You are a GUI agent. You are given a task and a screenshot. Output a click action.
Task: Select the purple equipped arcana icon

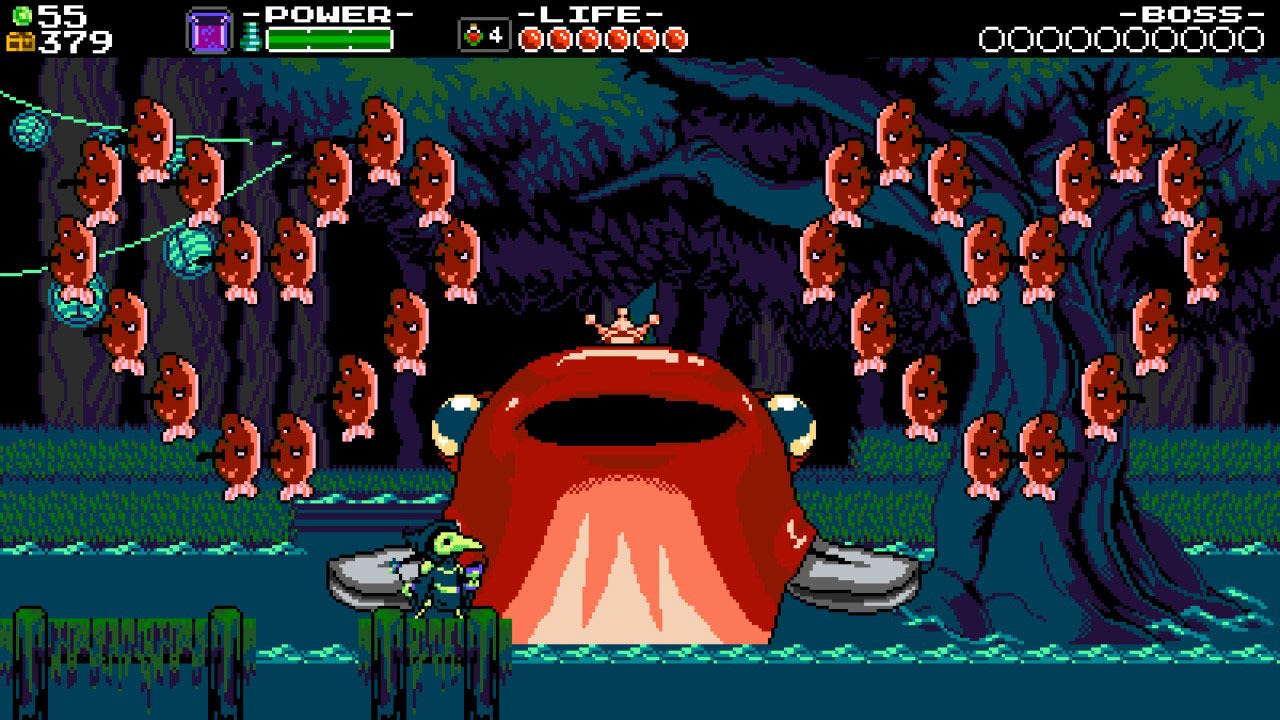(x=210, y=32)
